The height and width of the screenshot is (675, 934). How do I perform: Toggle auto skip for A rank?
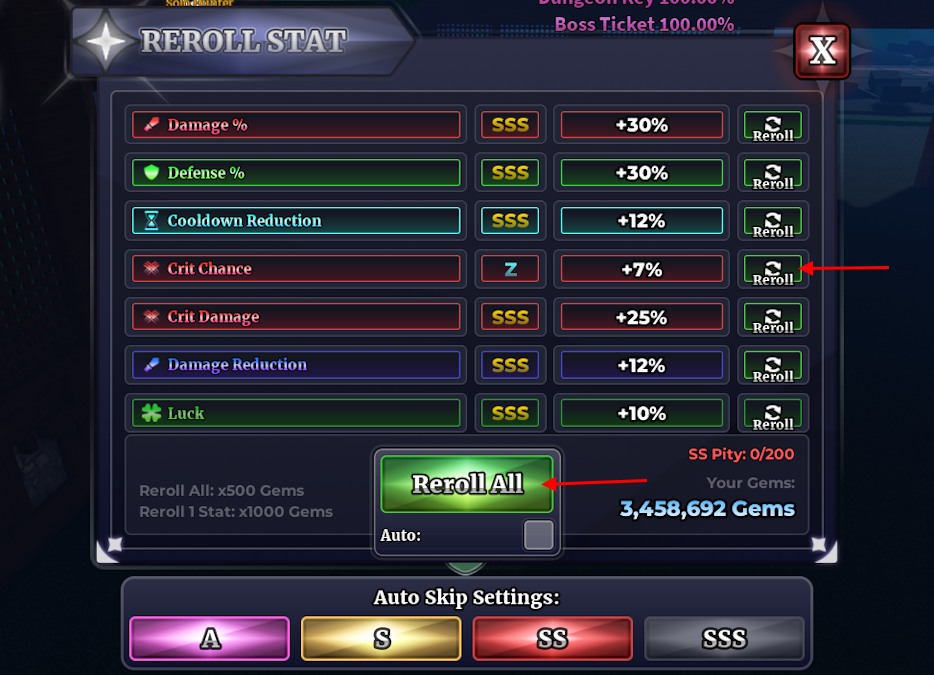[x=210, y=638]
